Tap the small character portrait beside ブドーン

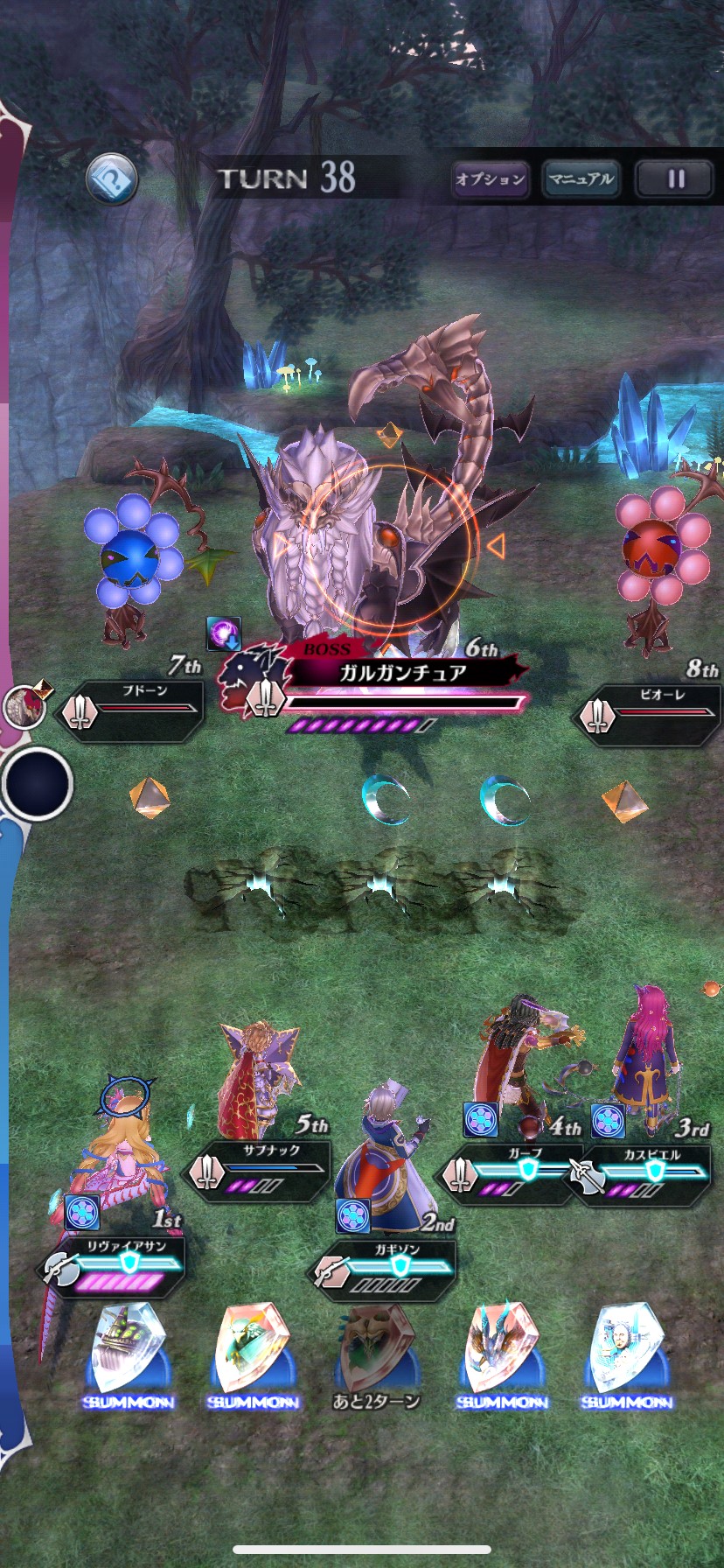point(24,705)
